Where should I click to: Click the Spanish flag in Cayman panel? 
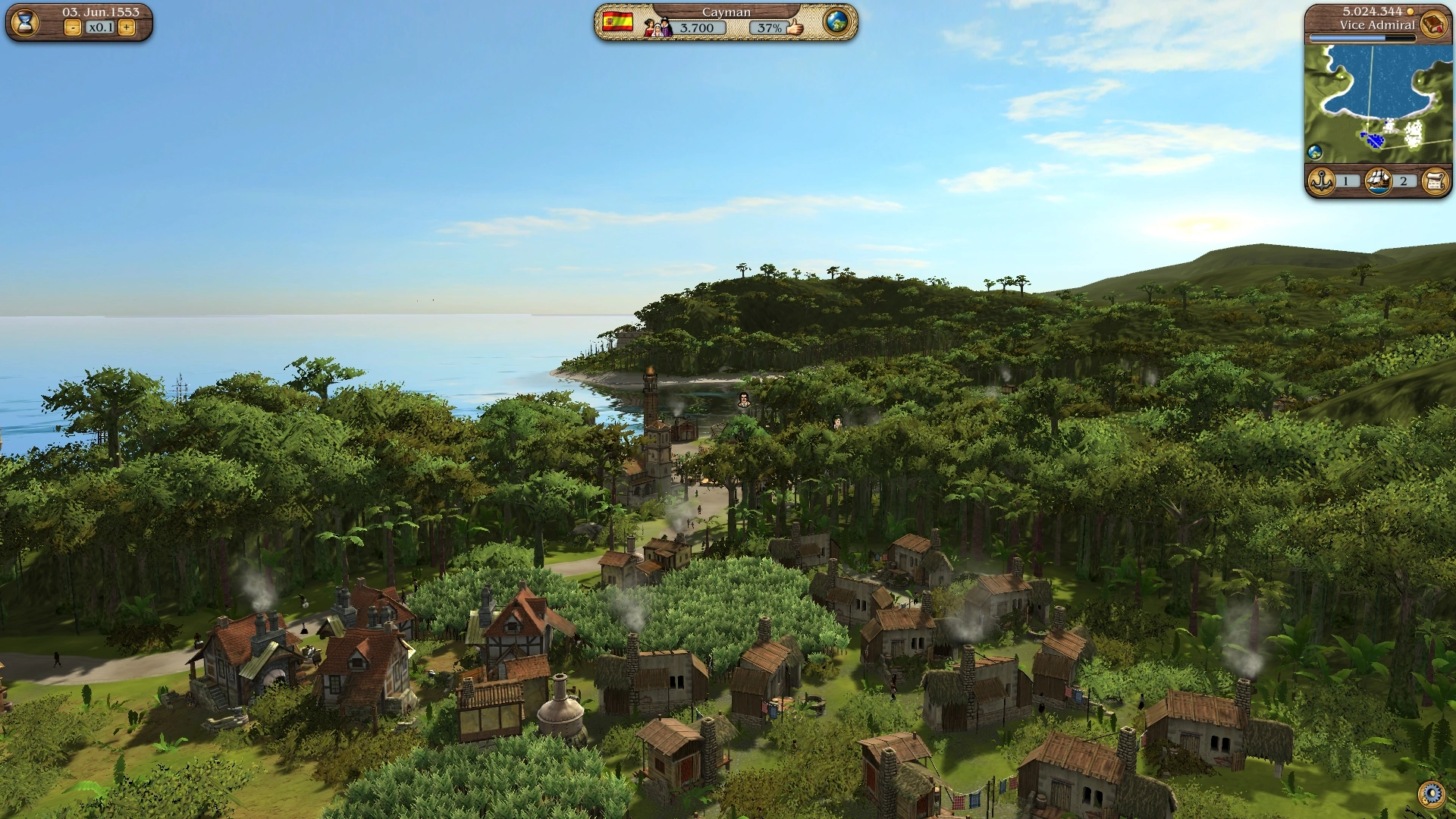[618, 22]
